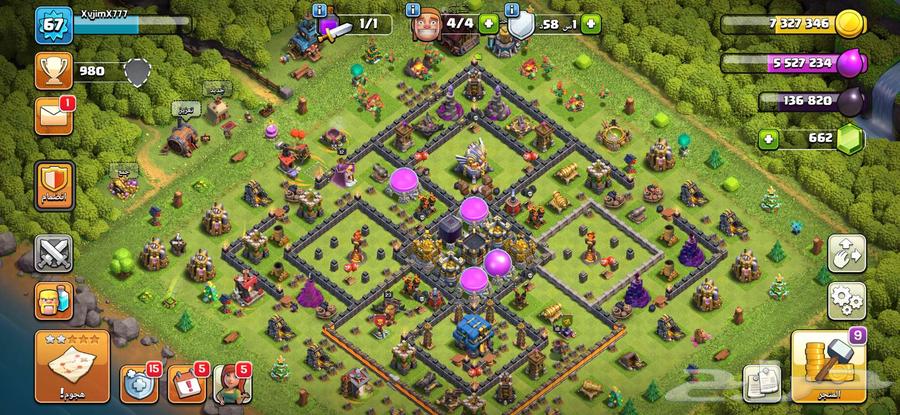Screen dimensions: 900x415
Task: Open the Settings gears button
Action: click(x=846, y=298)
